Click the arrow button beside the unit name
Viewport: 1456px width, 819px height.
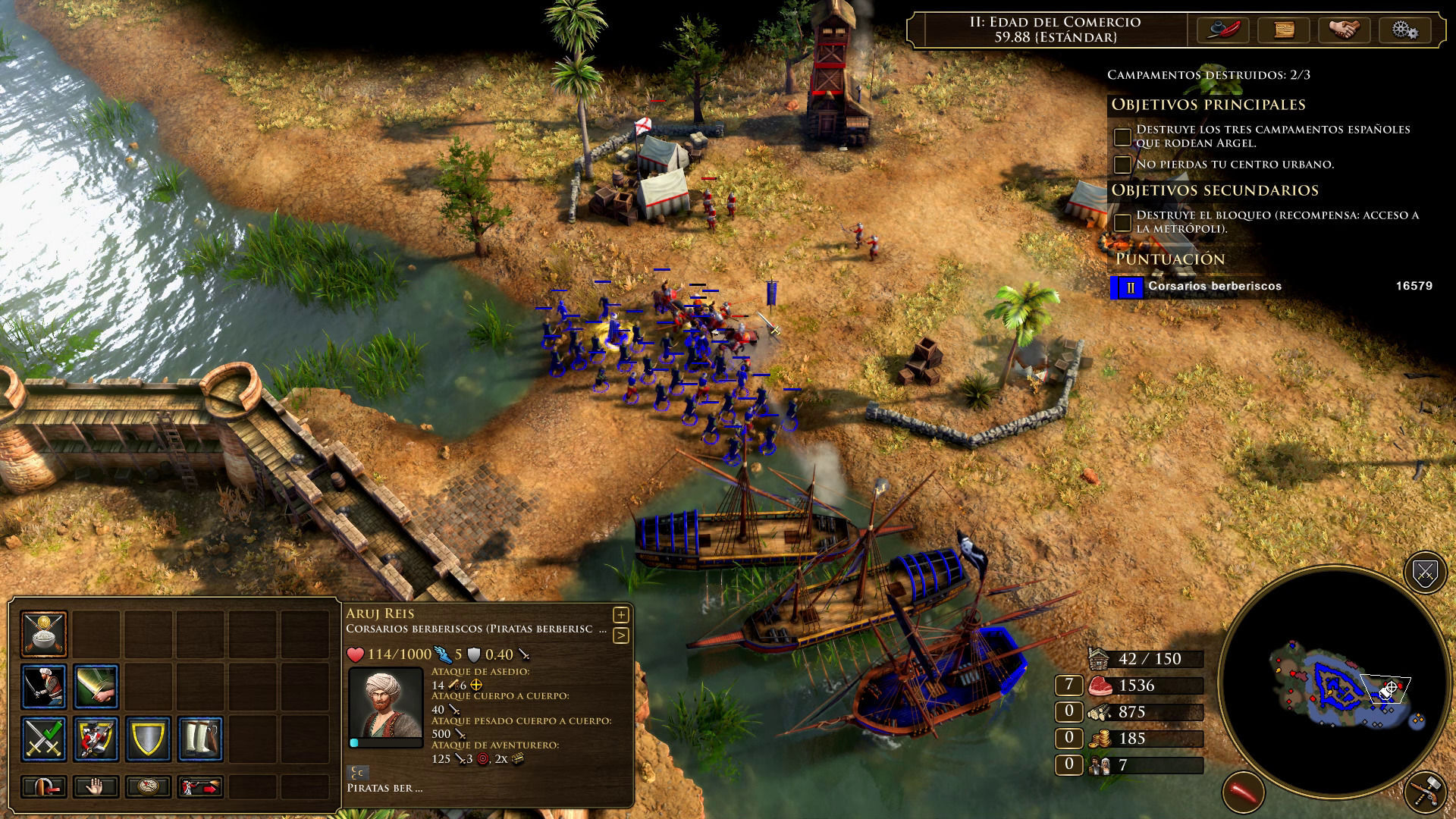[620, 635]
